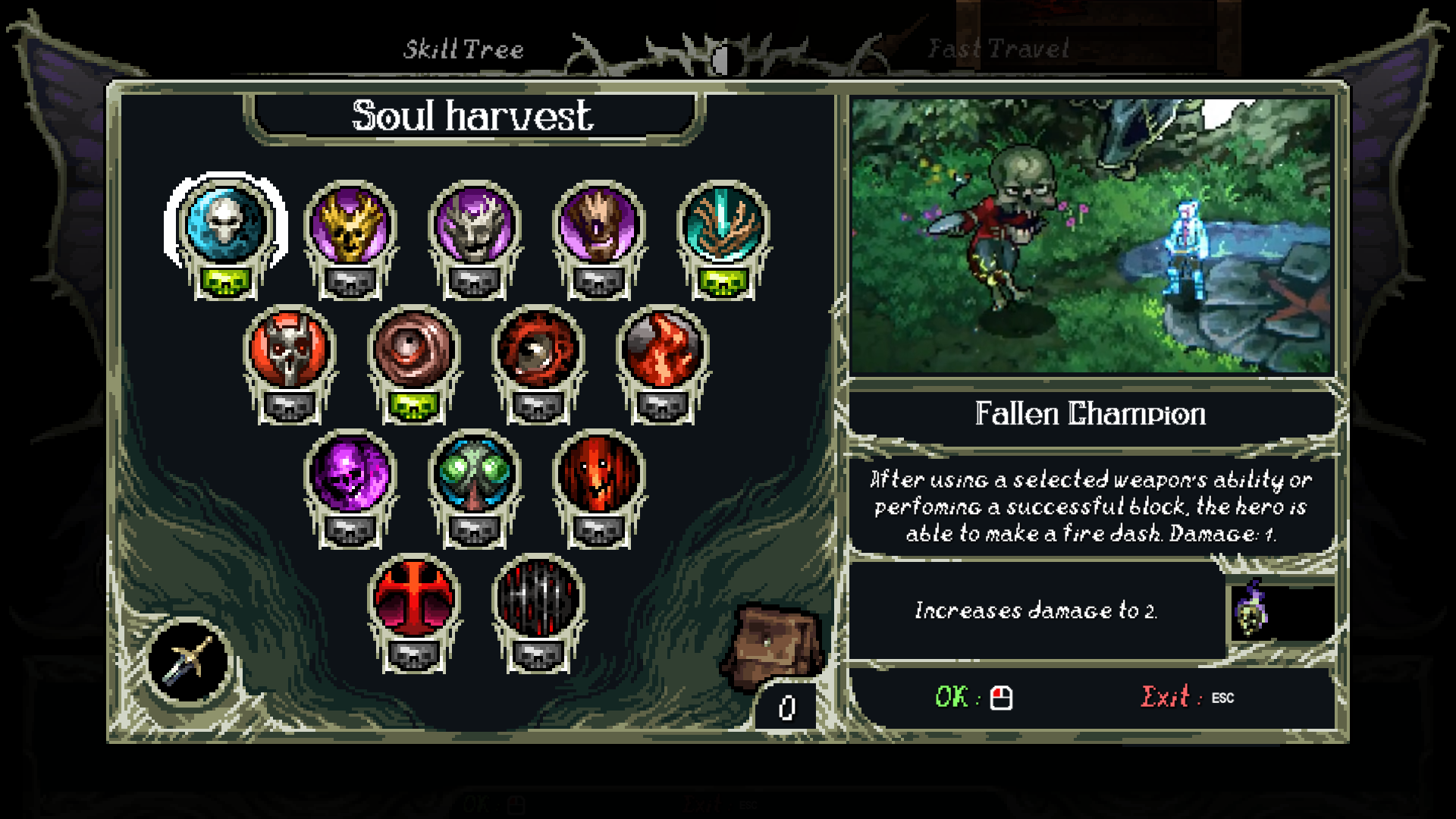Choose the glowing purple skull soul
Viewport: 1456px width, 819px height.
(350, 475)
